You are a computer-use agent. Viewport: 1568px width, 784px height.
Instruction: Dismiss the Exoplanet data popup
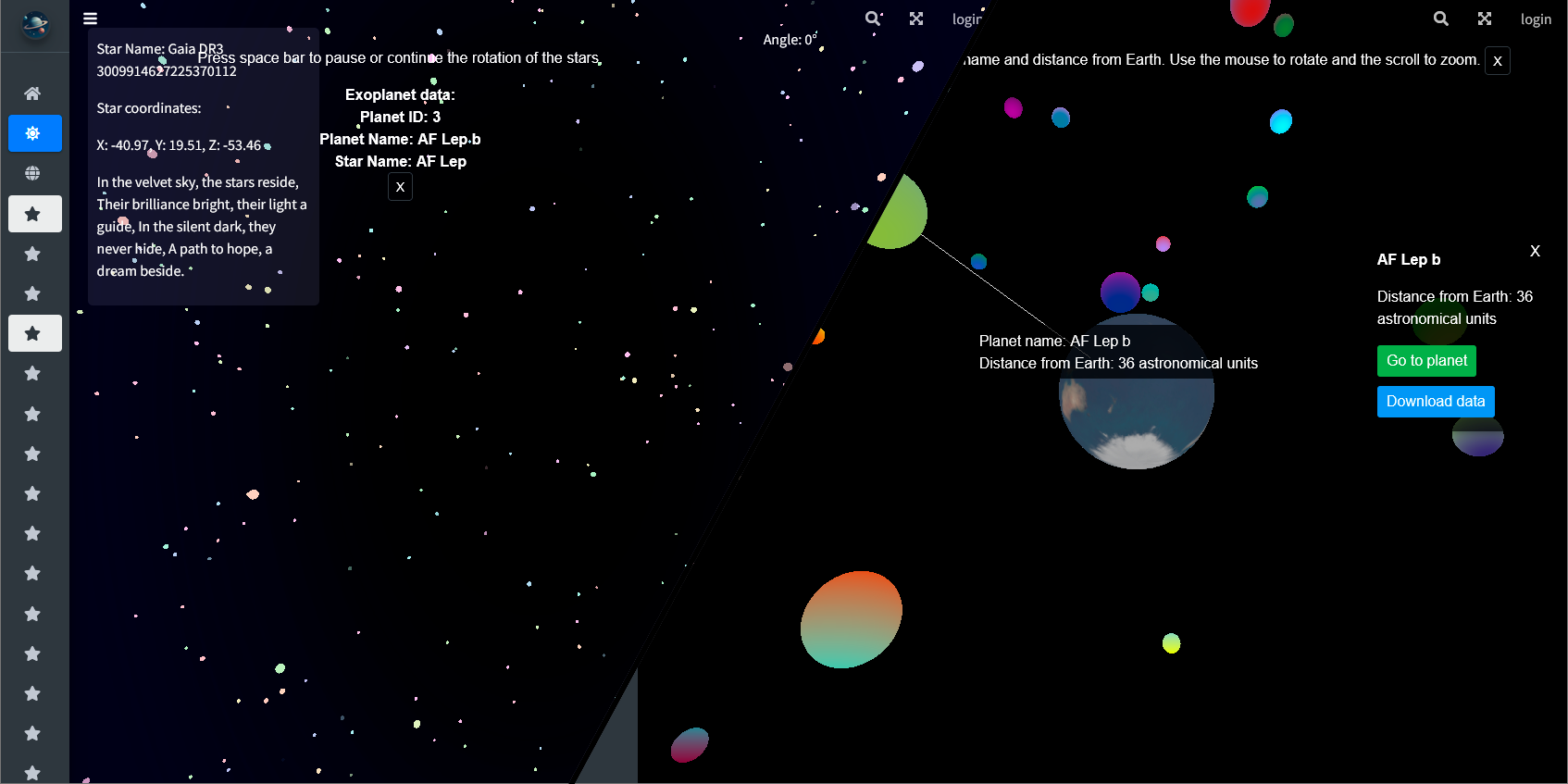(400, 186)
